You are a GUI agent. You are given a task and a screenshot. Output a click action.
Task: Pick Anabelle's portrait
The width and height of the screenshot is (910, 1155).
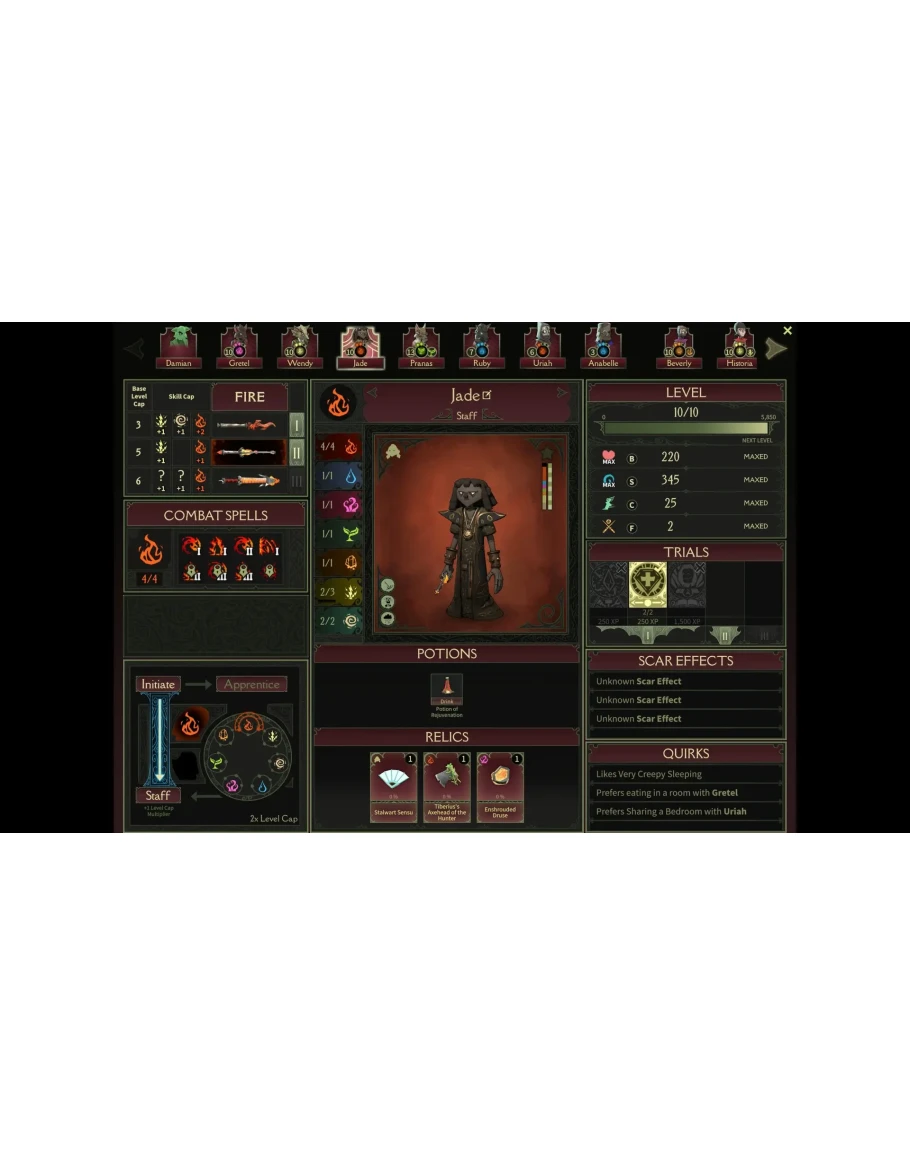pos(603,345)
